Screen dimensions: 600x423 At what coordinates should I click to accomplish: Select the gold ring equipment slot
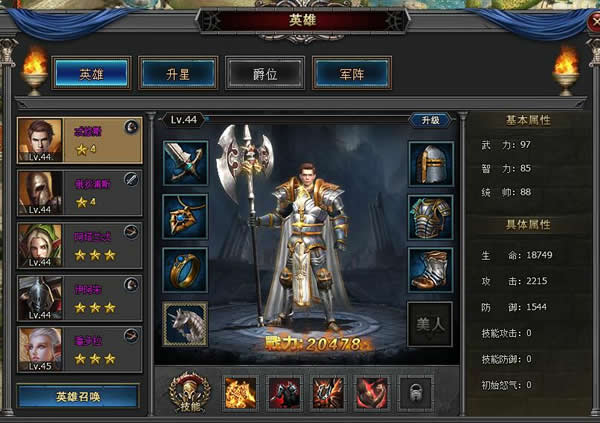[185, 270]
